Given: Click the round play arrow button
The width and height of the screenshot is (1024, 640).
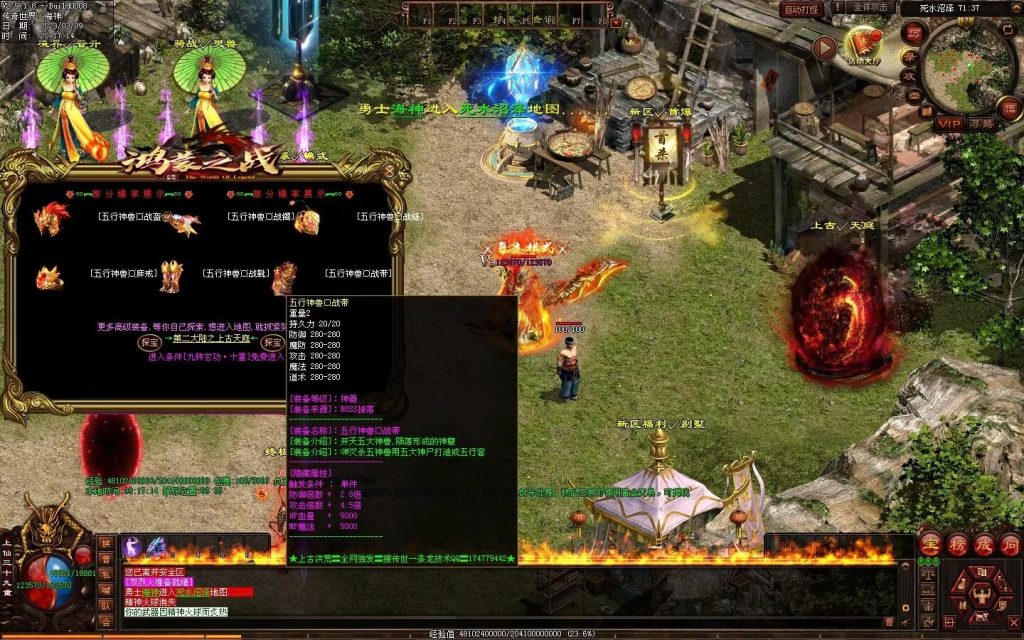Looking at the screenshot, I should 823,47.
